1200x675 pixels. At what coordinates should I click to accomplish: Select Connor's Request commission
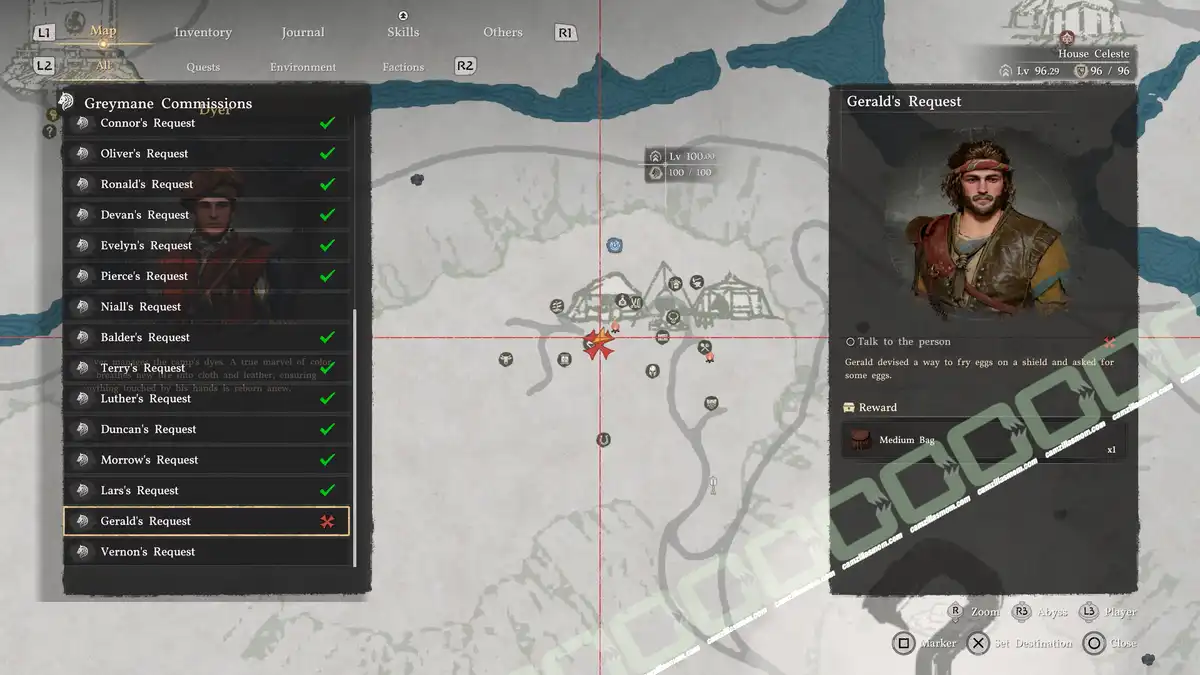tap(207, 123)
